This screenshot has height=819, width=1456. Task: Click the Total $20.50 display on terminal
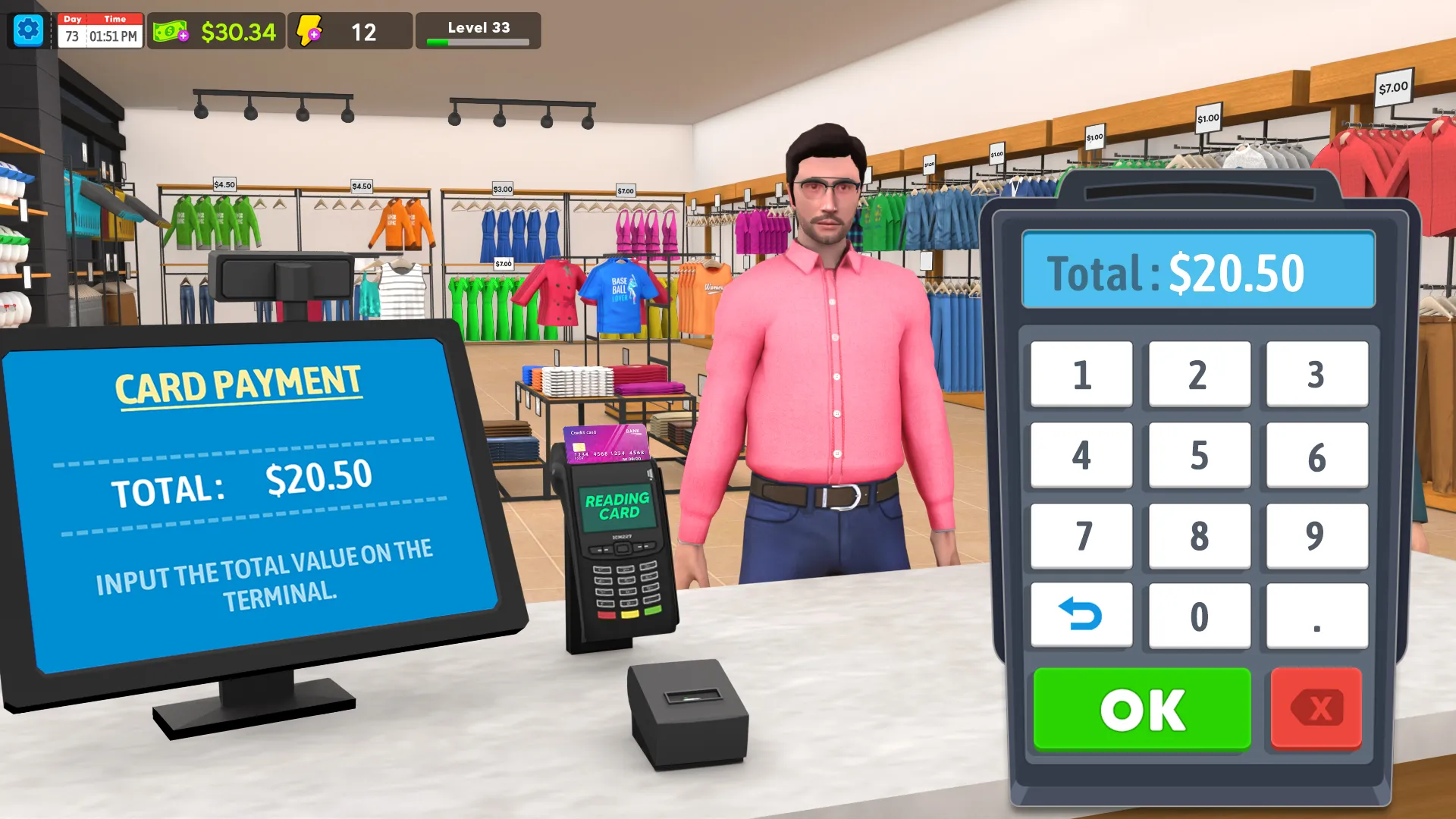pos(1198,271)
